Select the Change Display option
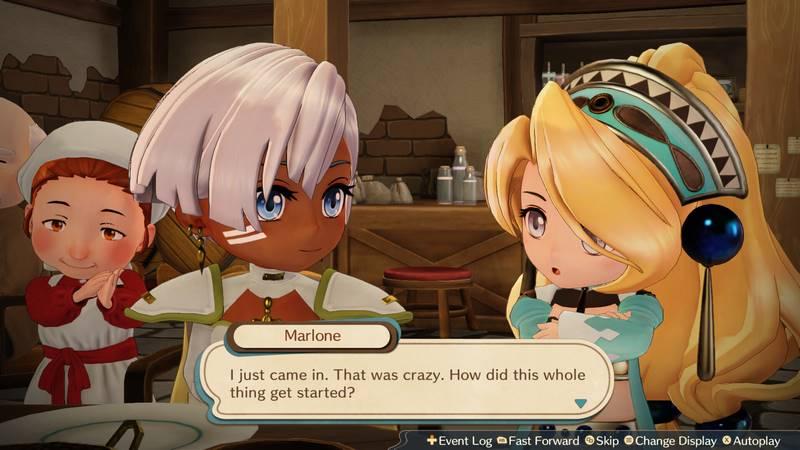Image resolution: width=800 pixels, height=450 pixels. [672, 440]
